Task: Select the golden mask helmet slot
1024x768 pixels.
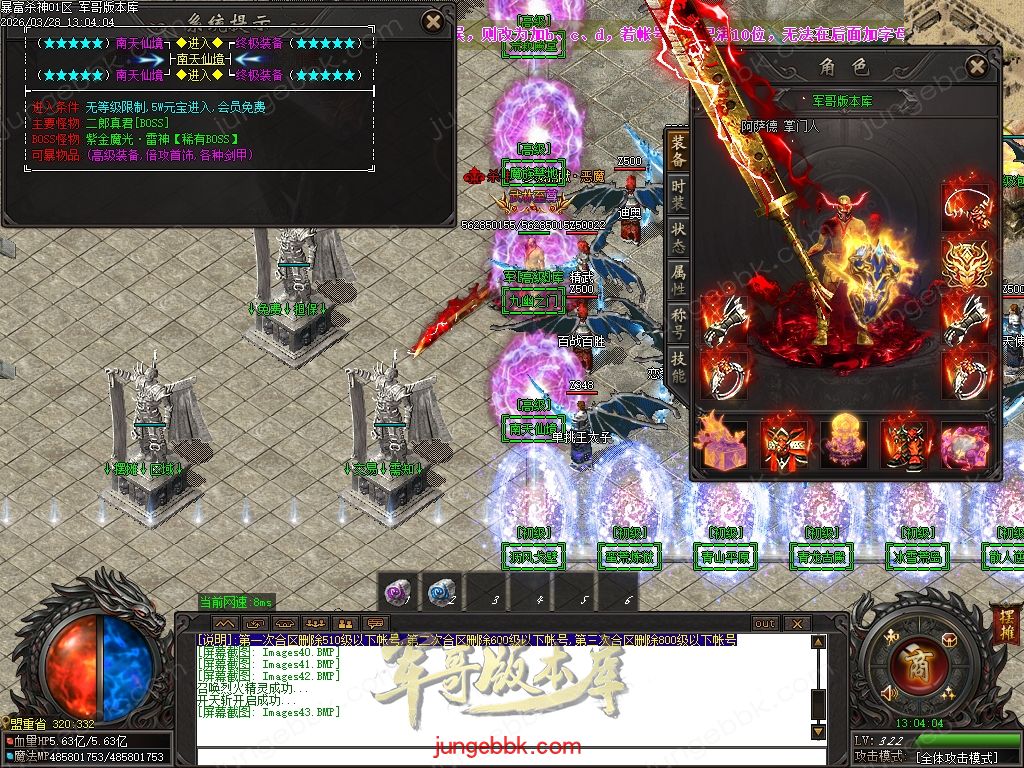Action: tap(966, 262)
